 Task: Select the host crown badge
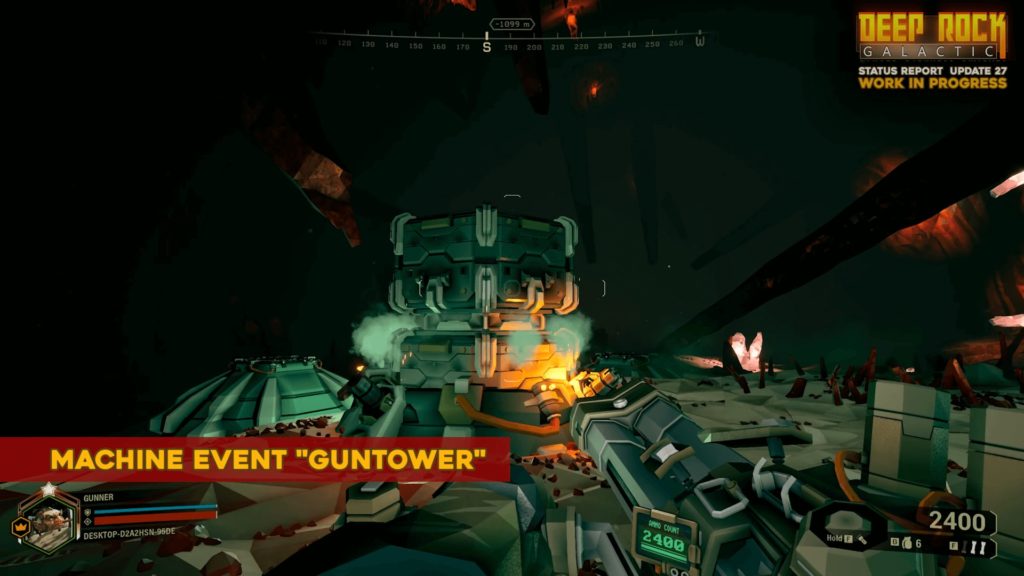[19, 525]
